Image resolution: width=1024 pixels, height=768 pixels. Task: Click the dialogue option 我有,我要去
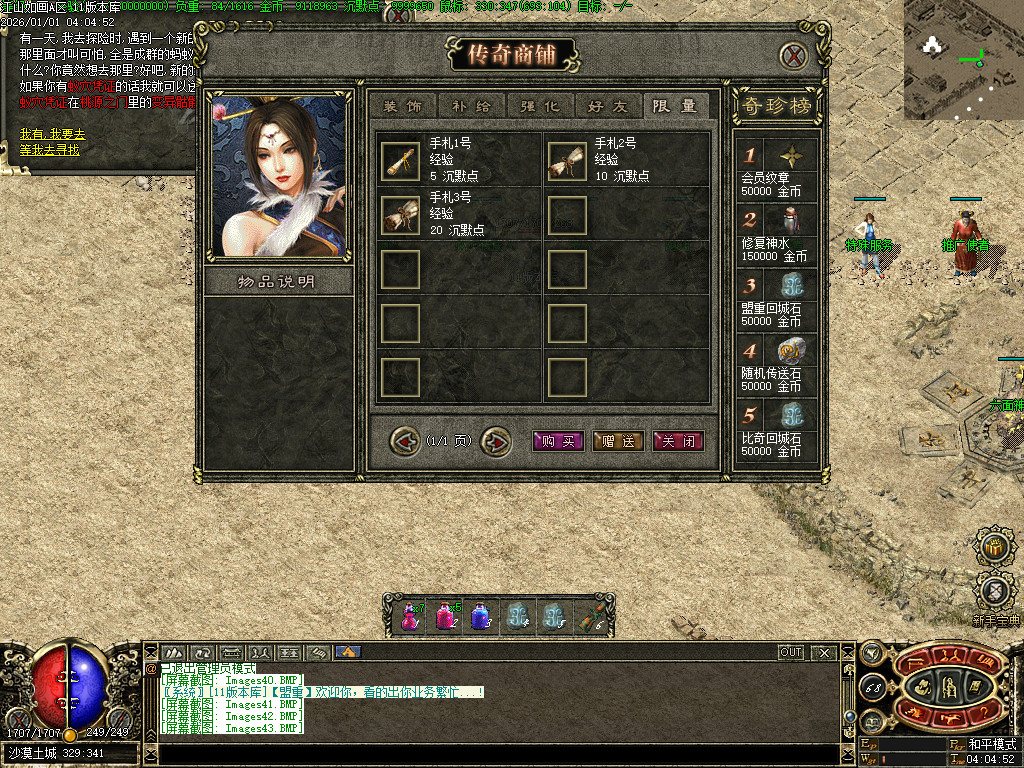[52, 134]
